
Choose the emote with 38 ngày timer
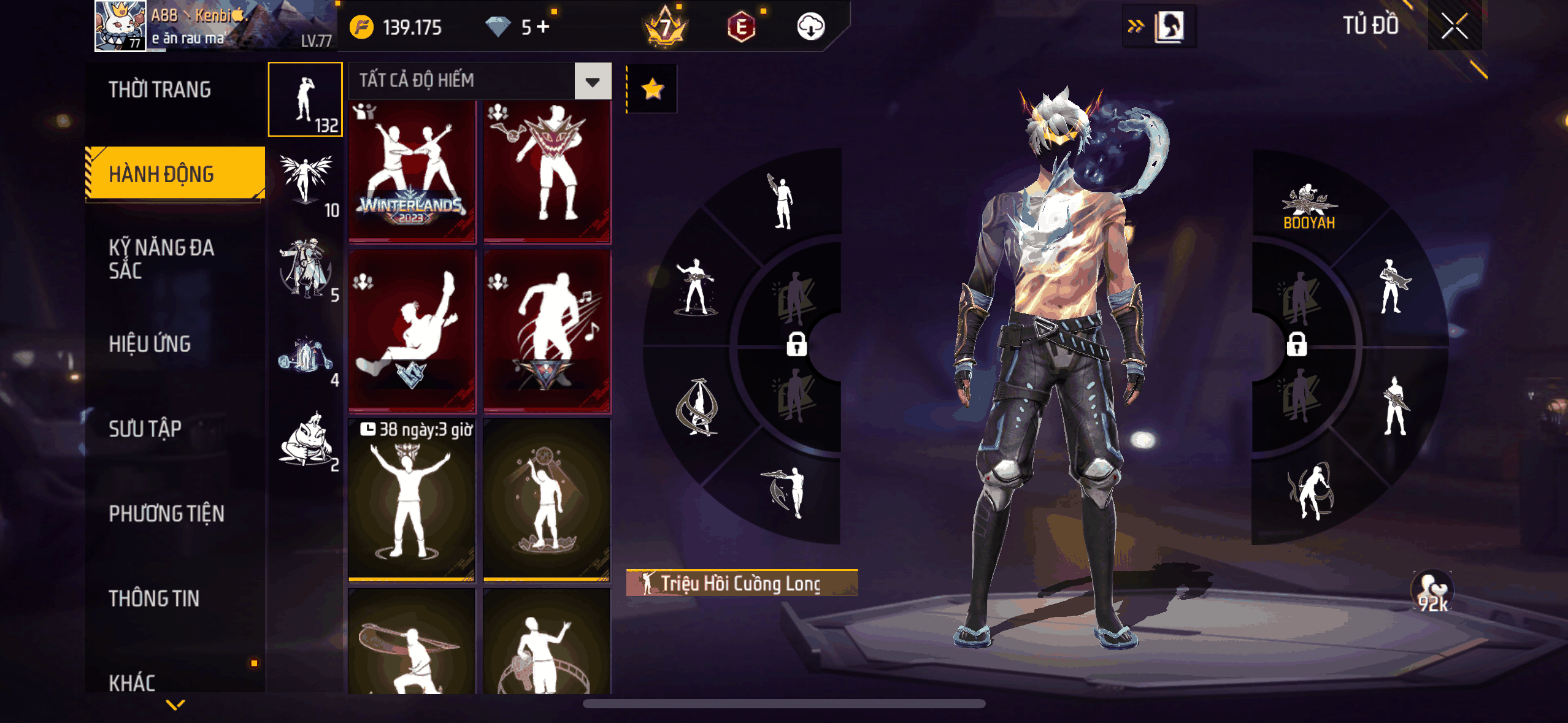tap(412, 499)
